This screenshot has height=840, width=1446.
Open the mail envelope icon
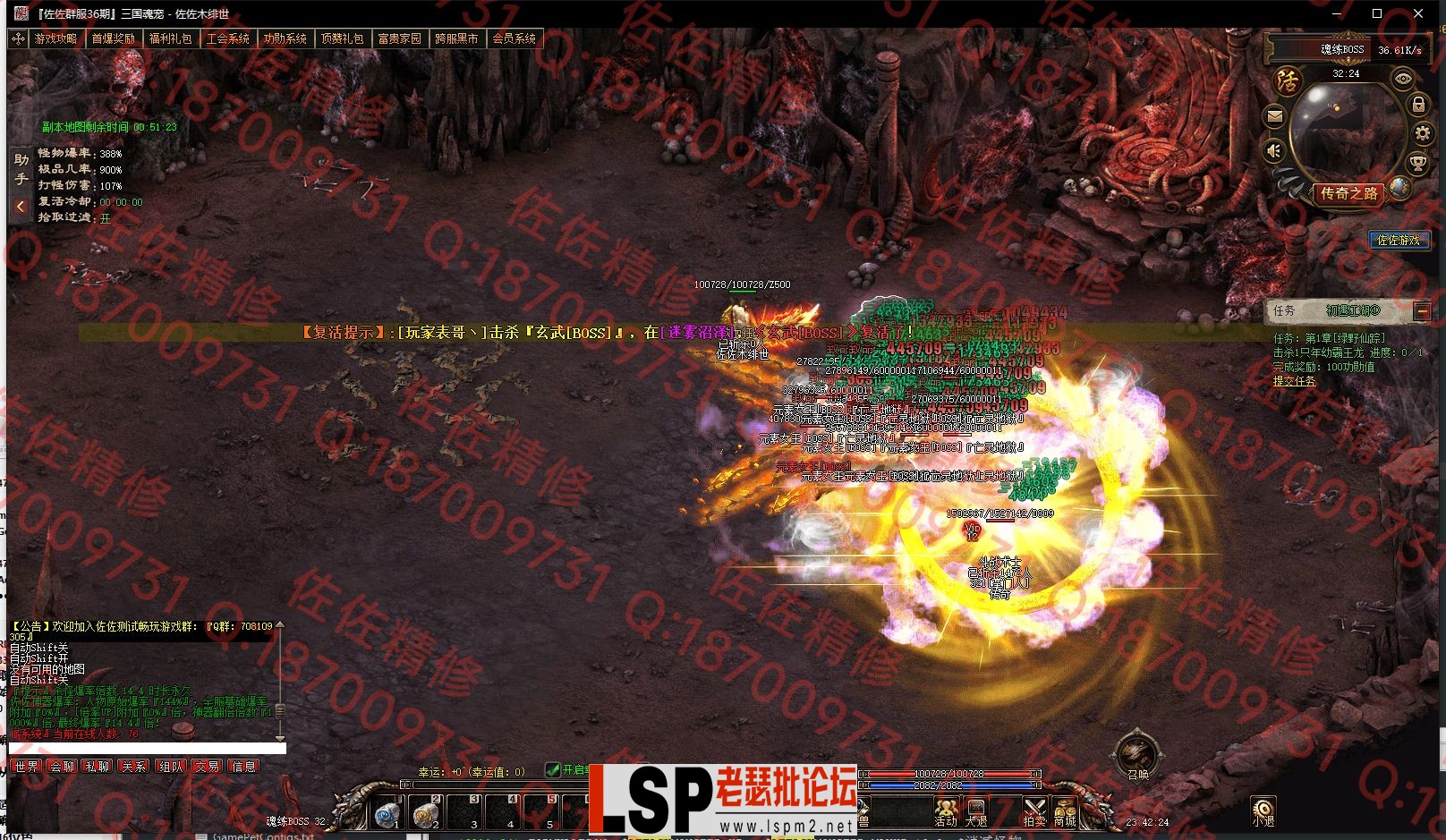tap(1275, 116)
